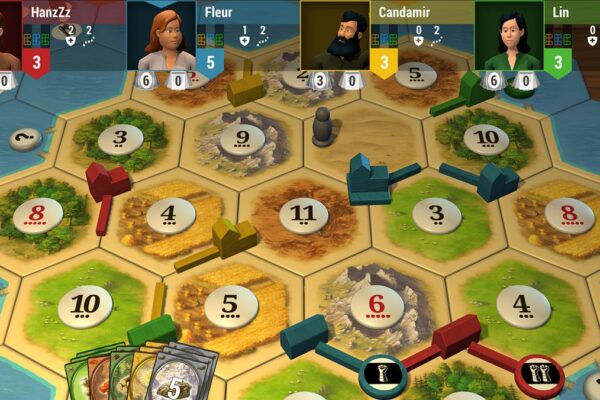This screenshot has width=600, height=400.
Task: Click Lin's player portrait
Action: click(509, 37)
